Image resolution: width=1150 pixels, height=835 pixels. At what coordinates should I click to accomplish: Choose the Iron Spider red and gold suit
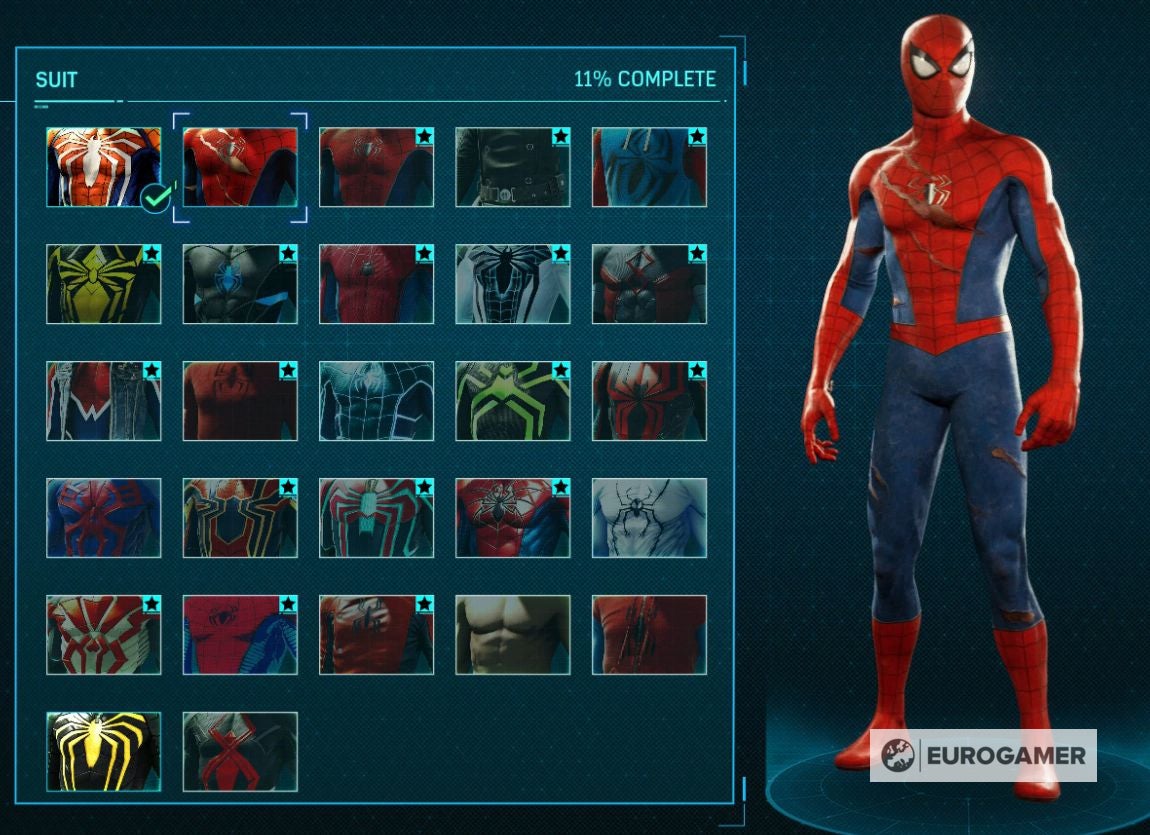tap(240, 518)
